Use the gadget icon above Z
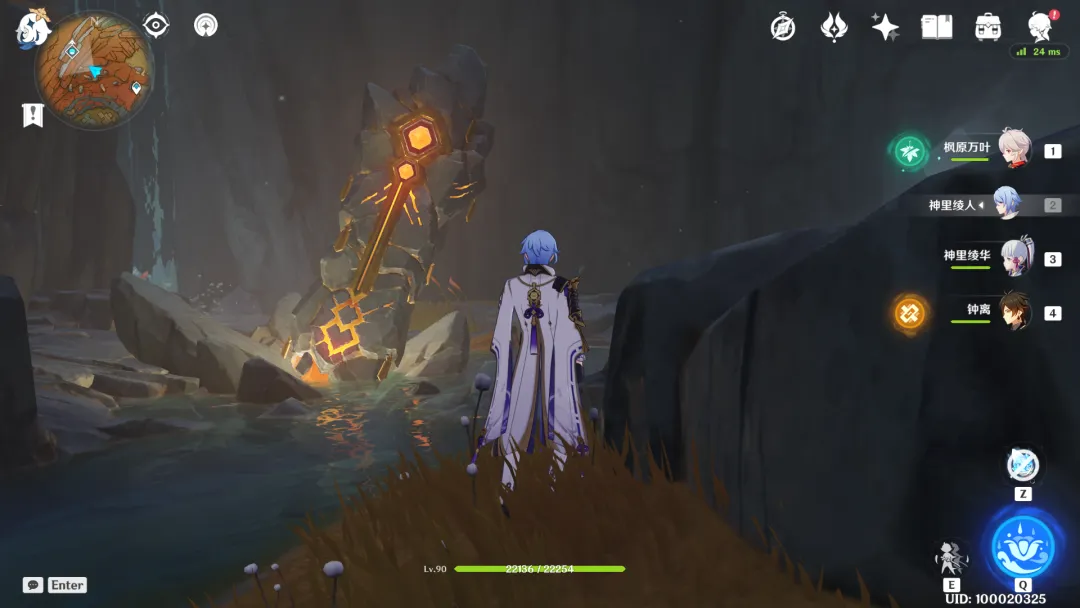 [x=1022, y=465]
